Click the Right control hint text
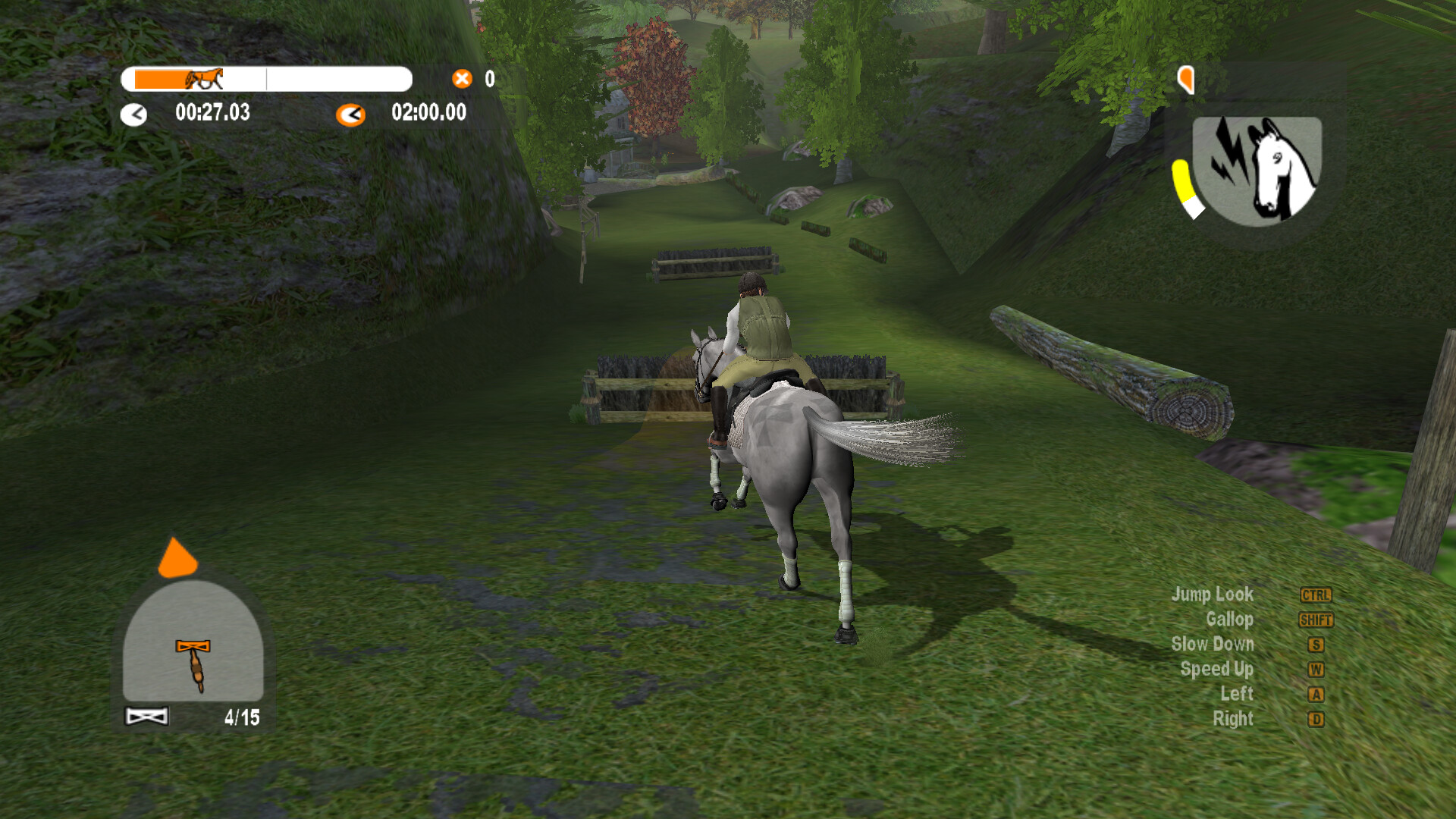 (x=1235, y=719)
